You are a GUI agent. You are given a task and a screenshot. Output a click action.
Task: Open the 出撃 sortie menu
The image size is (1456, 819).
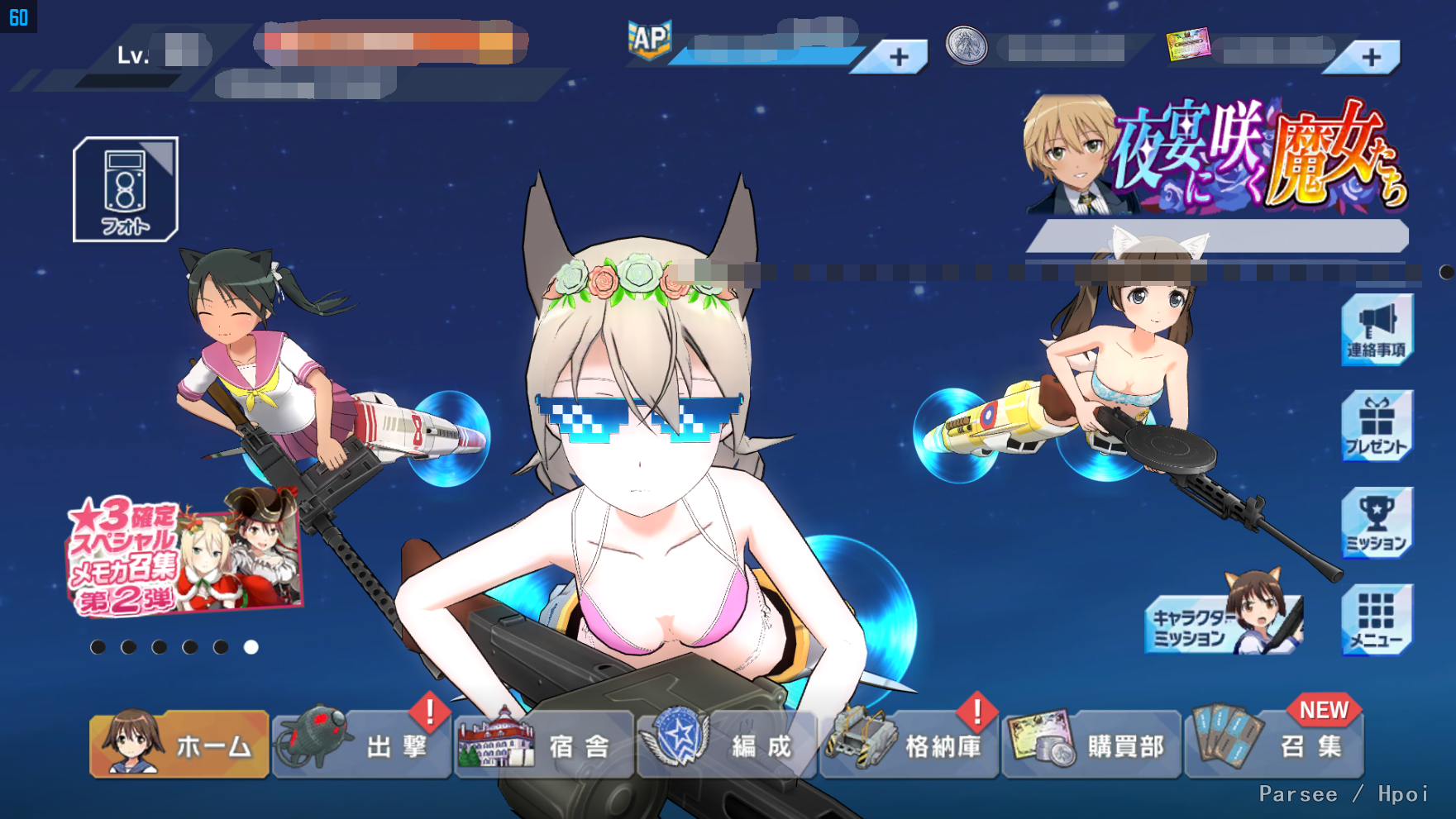[x=362, y=745]
